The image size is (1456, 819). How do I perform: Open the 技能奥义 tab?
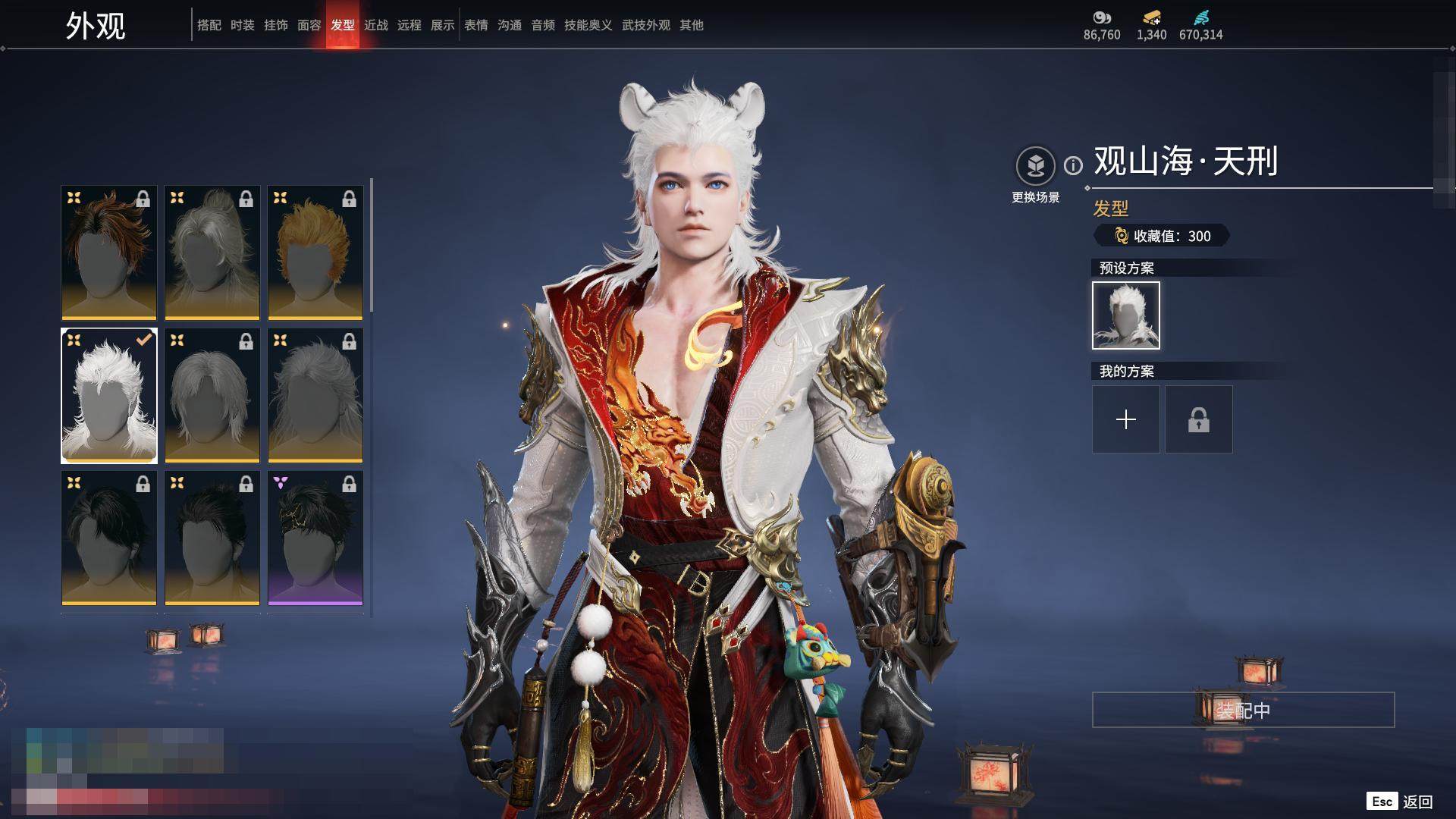click(588, 25)
